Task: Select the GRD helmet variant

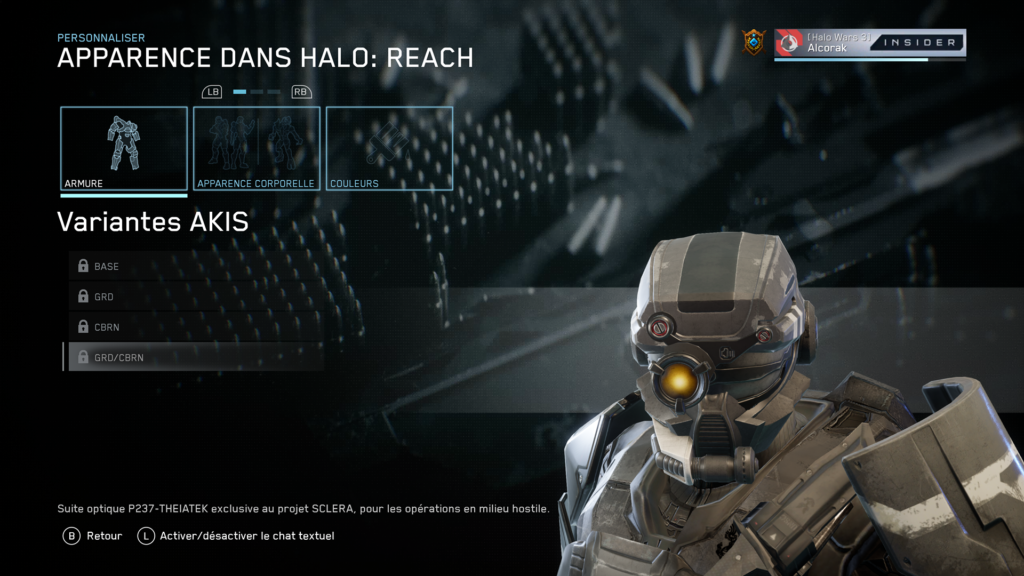Action: pyautogui.click(x=195, y=297)
